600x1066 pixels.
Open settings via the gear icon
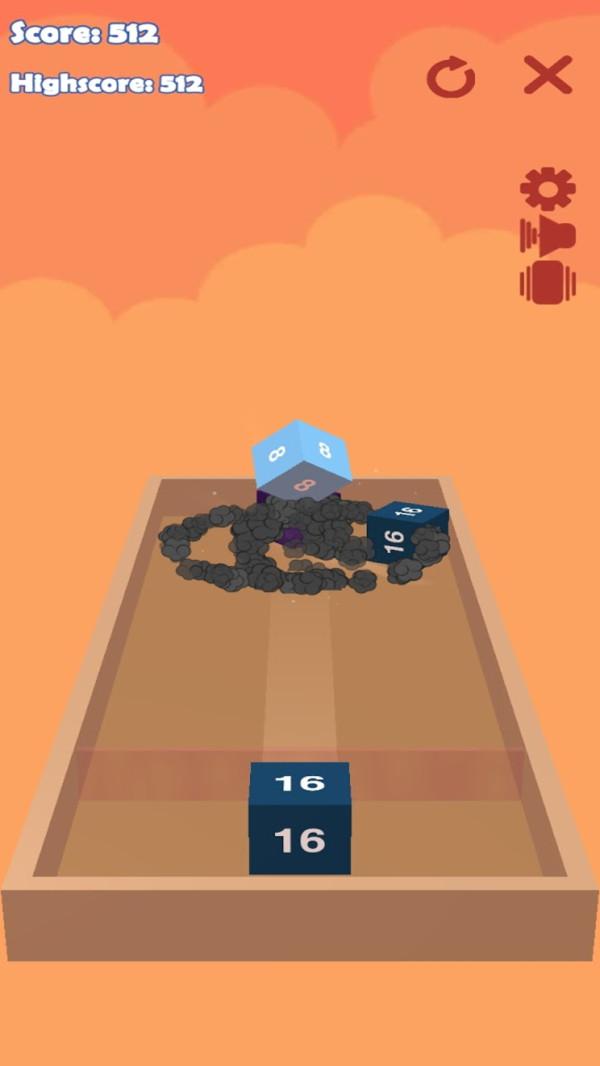tap(547, 188)
